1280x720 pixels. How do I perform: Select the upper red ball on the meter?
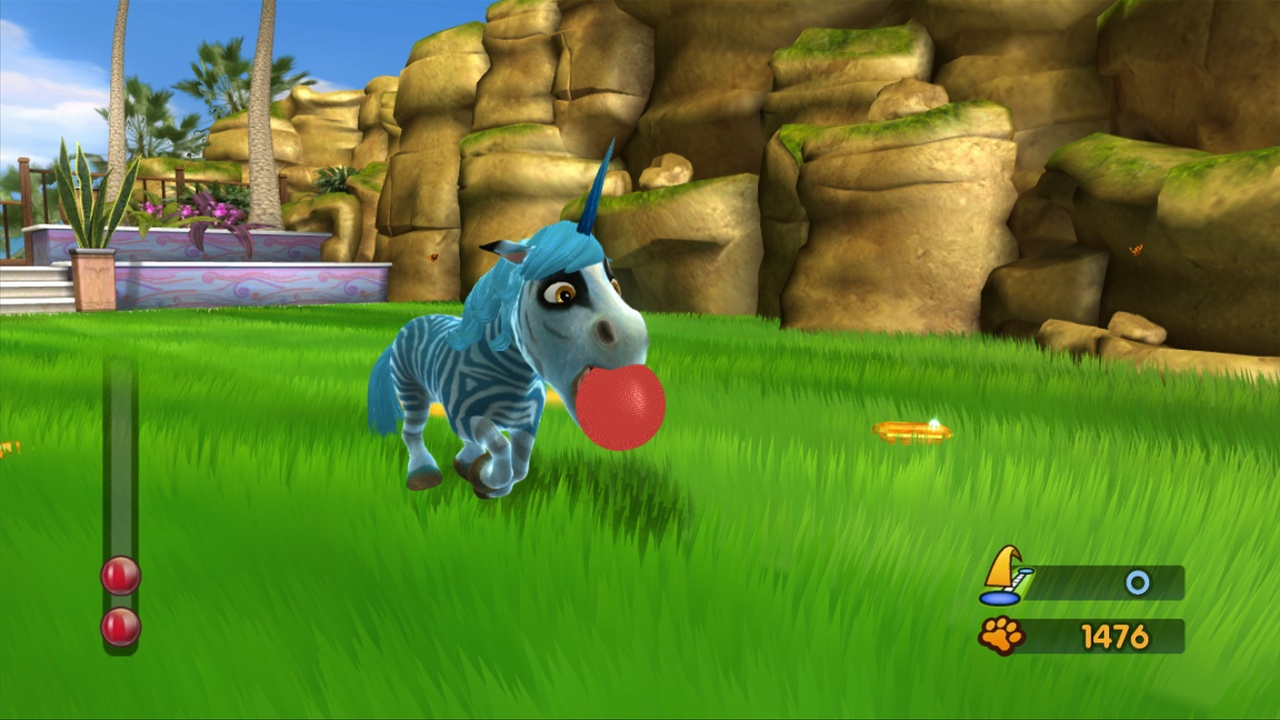click(x=119, y=573)
